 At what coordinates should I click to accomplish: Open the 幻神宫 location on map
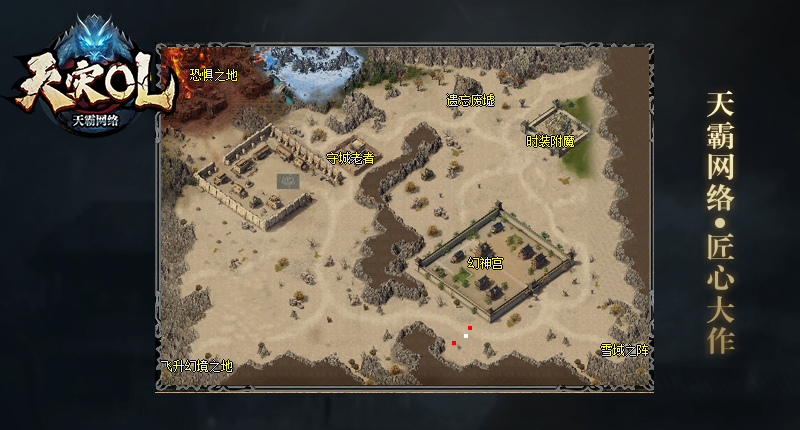click(x=485, y=262)
